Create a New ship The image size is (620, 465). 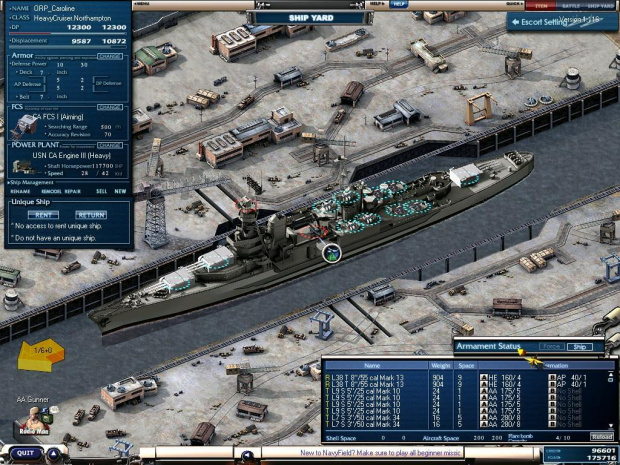tap(120, 191)
